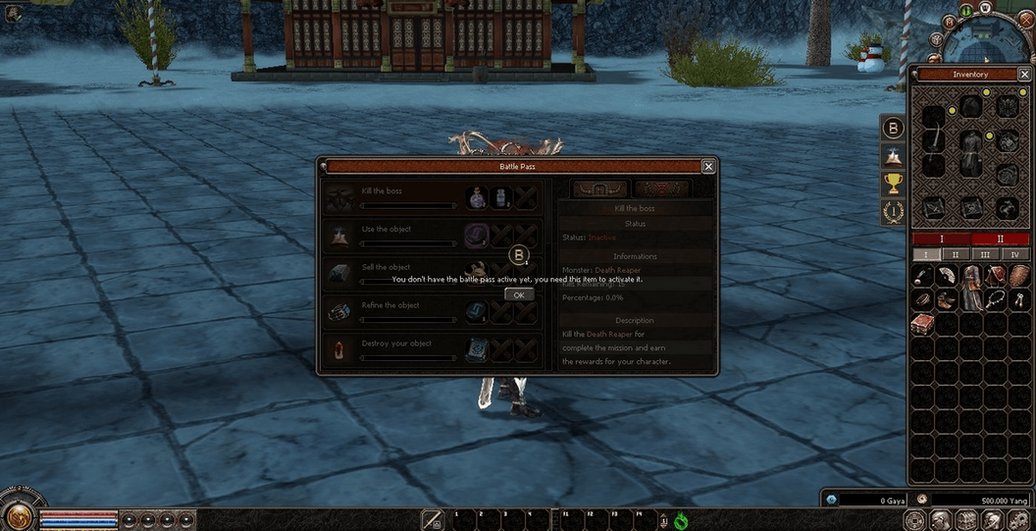Open the laurel wreath ranking icon
1036x531 pixels.
[893, 211]
